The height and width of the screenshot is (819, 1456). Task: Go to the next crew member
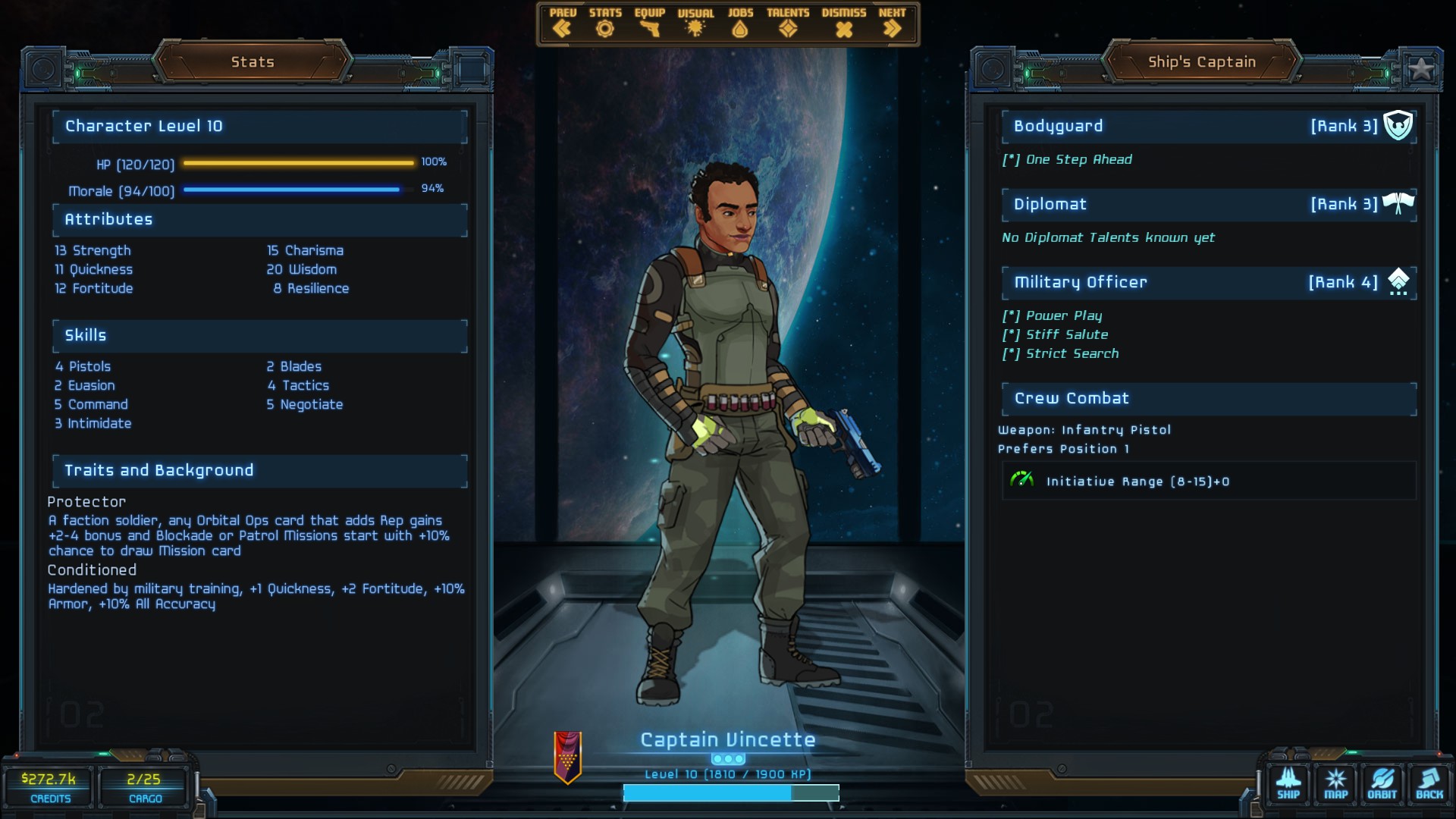click(x=892, y=24)
